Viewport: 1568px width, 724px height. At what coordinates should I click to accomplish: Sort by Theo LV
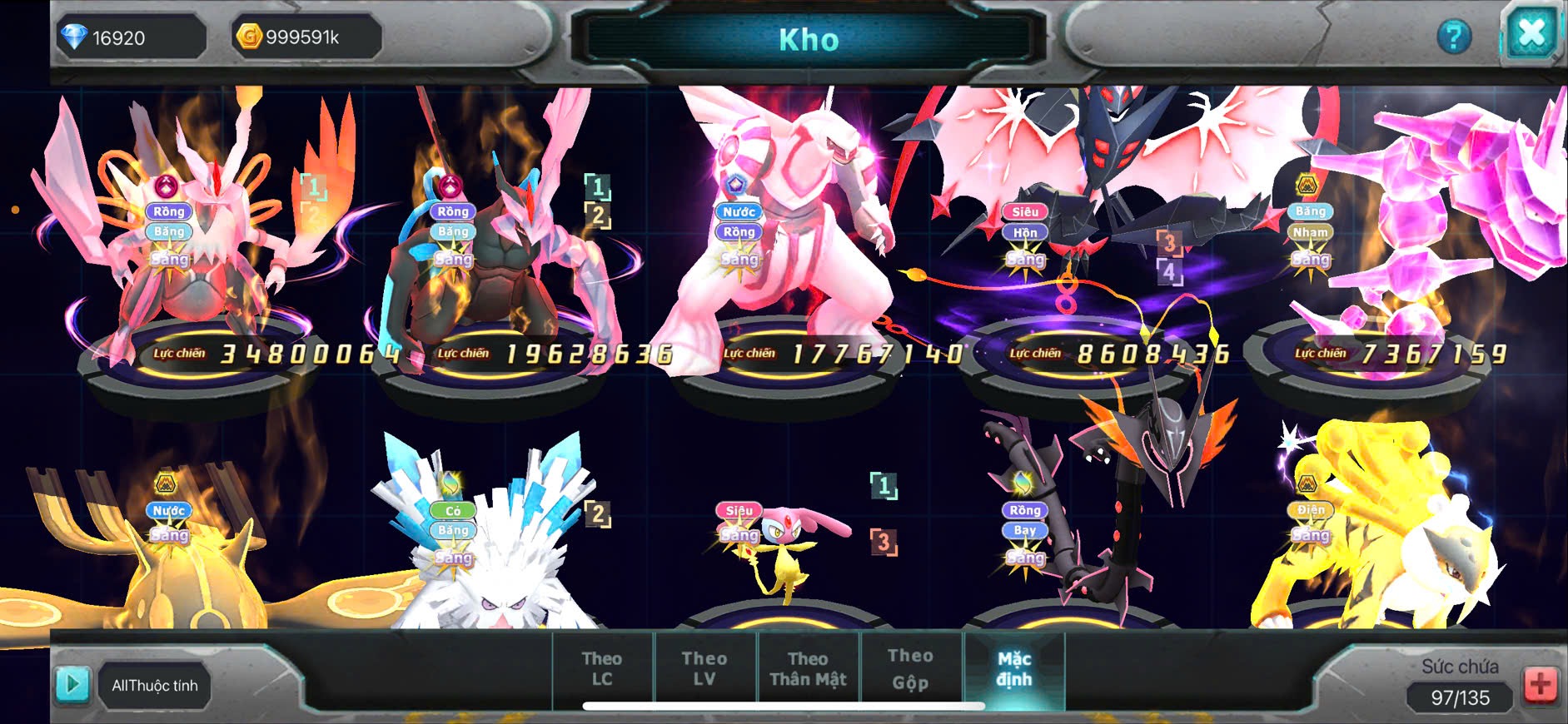point(704,669)
